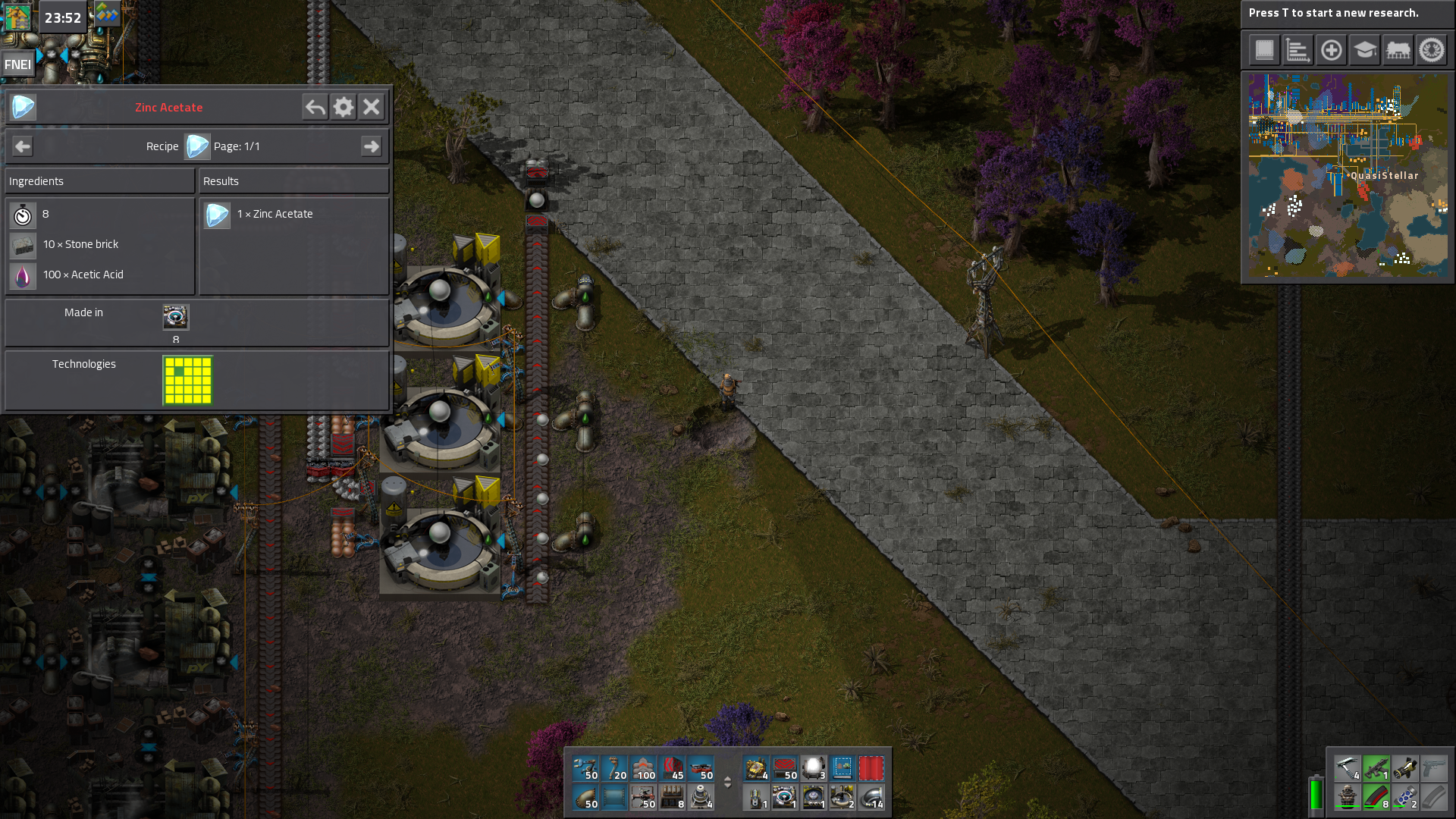Screen dimensions: 1456x819
Task: Select the lamp hotbar slot
Action: [814, 769]
